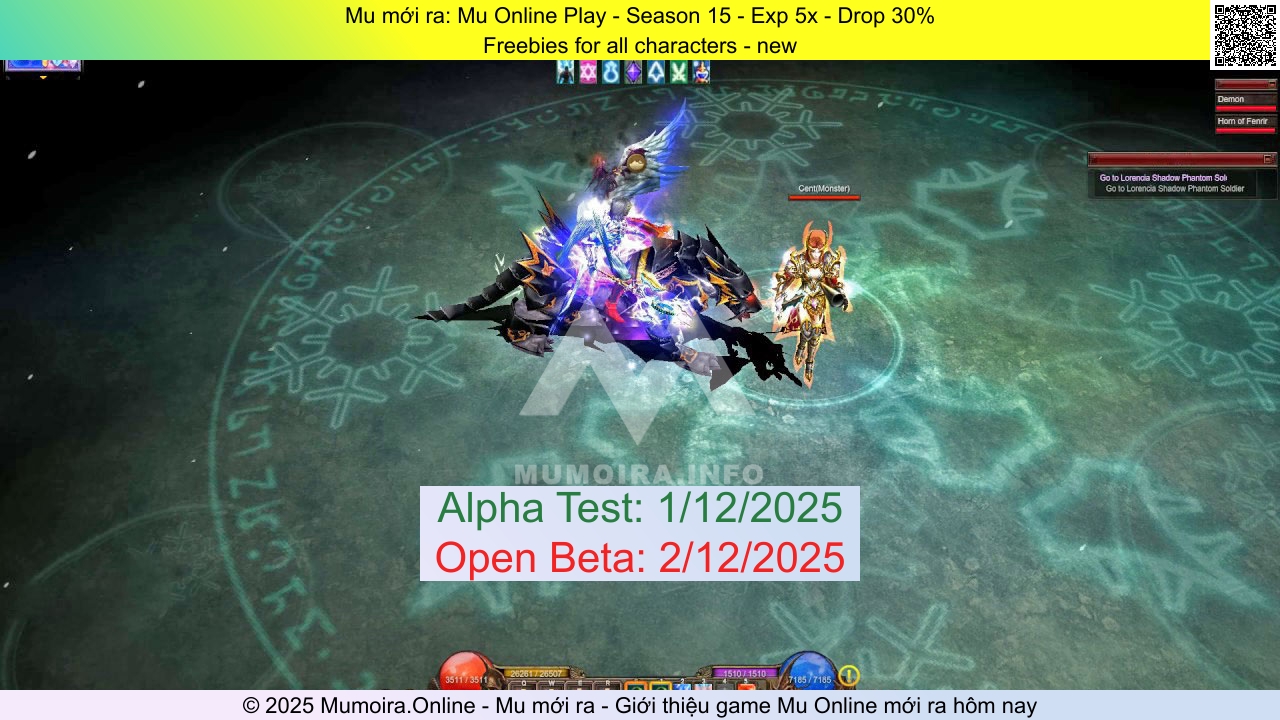1280x720 pixels.
Task: Select the W skill slot on the hotbar
Action: 551,684
